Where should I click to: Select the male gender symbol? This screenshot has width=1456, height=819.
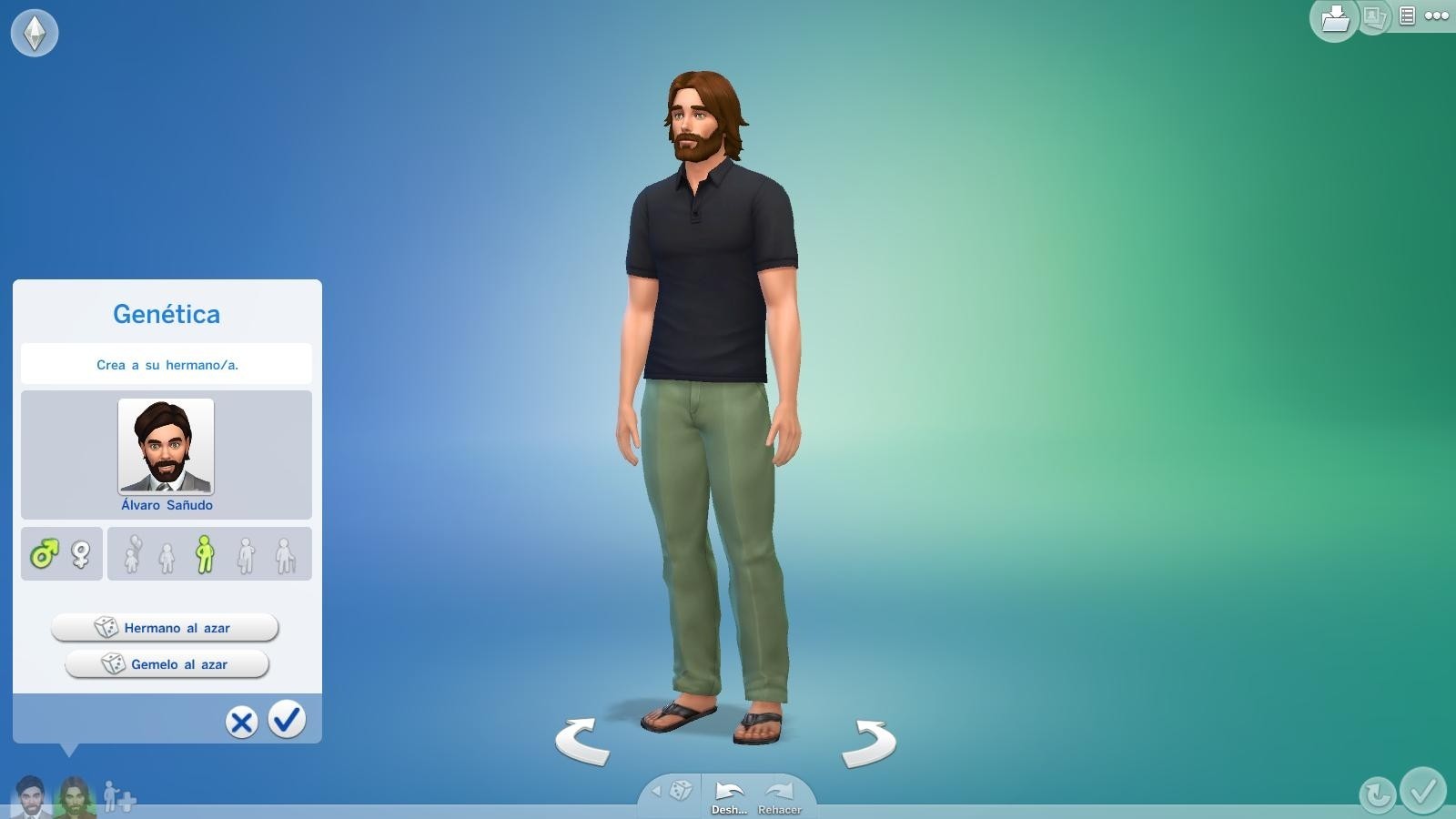pyautogui.click(x=44, y=552)
